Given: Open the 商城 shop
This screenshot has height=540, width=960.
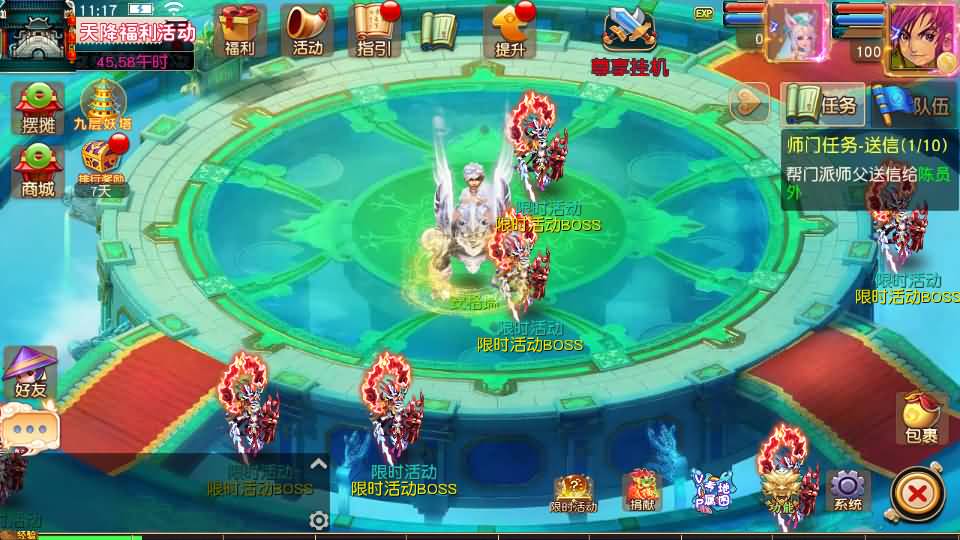Looking at the screenshot, I should (38, 169).
